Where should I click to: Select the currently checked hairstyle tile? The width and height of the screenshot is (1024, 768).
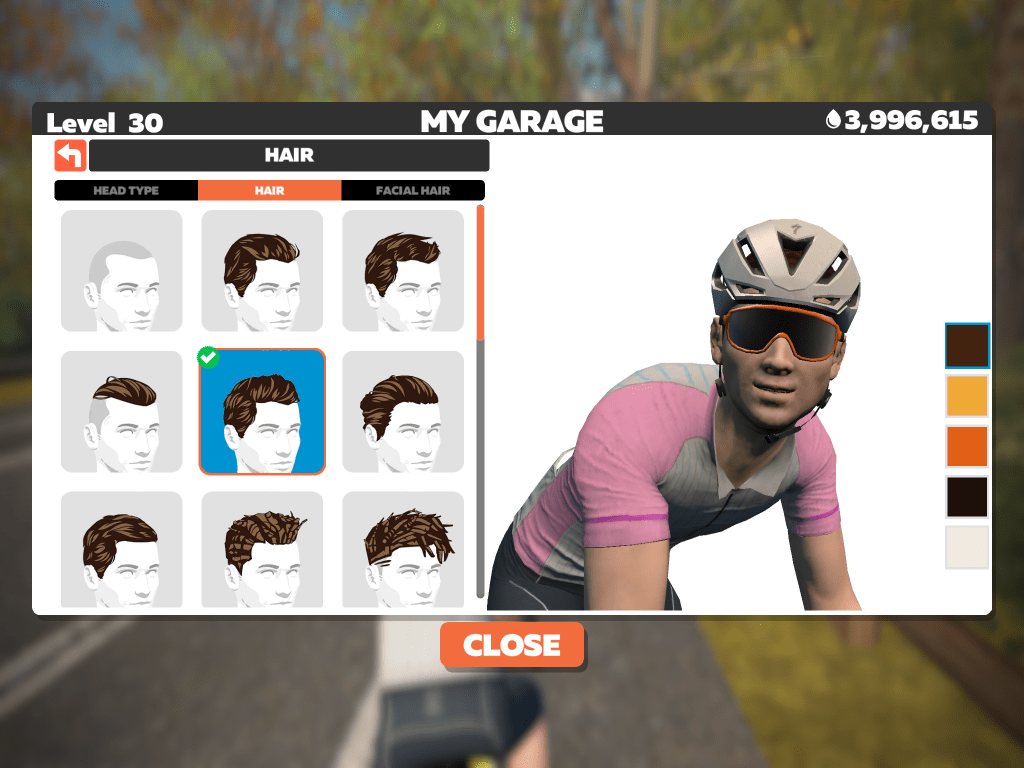263,412
